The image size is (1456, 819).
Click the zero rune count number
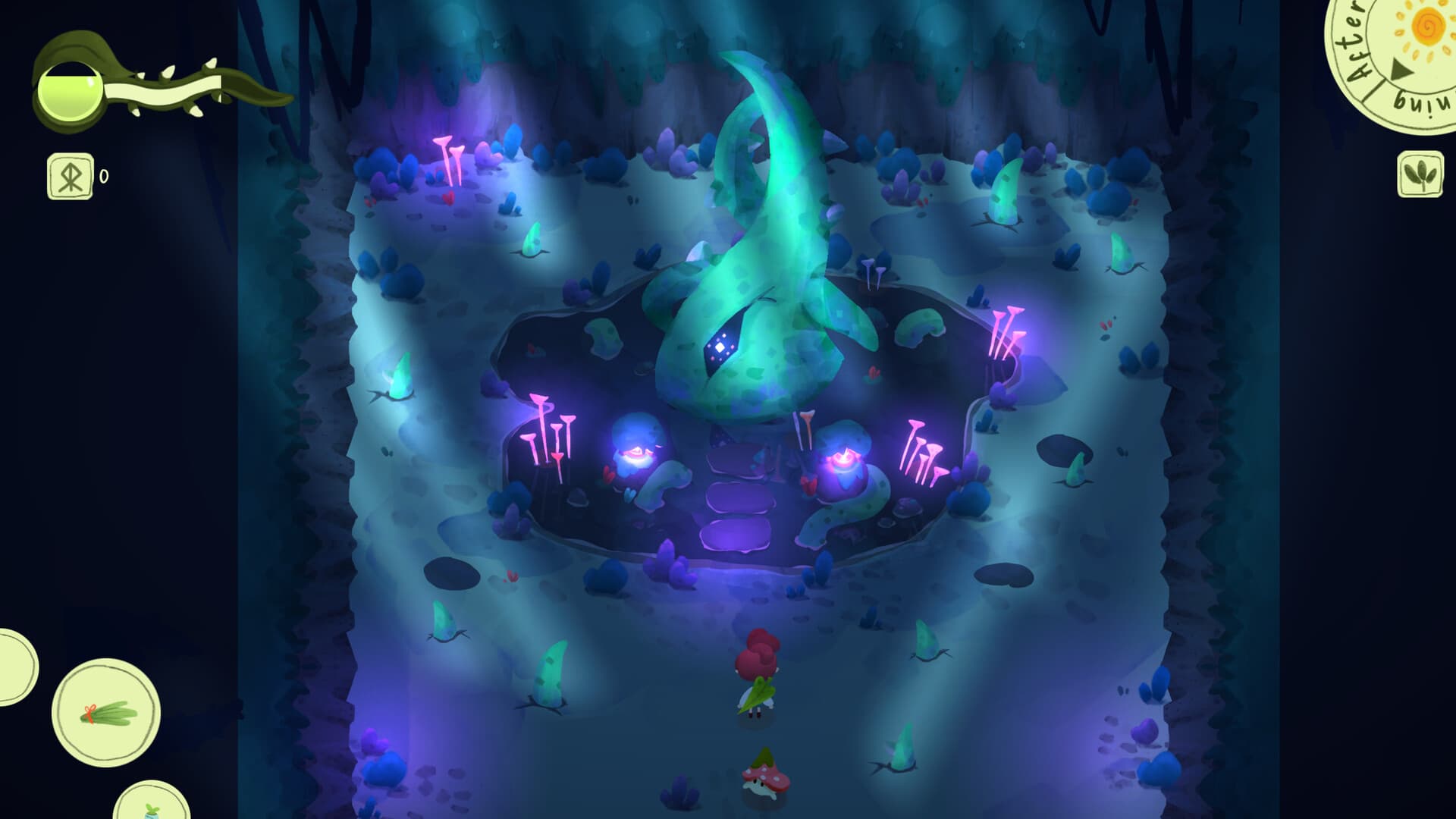(x=104, y=176)
